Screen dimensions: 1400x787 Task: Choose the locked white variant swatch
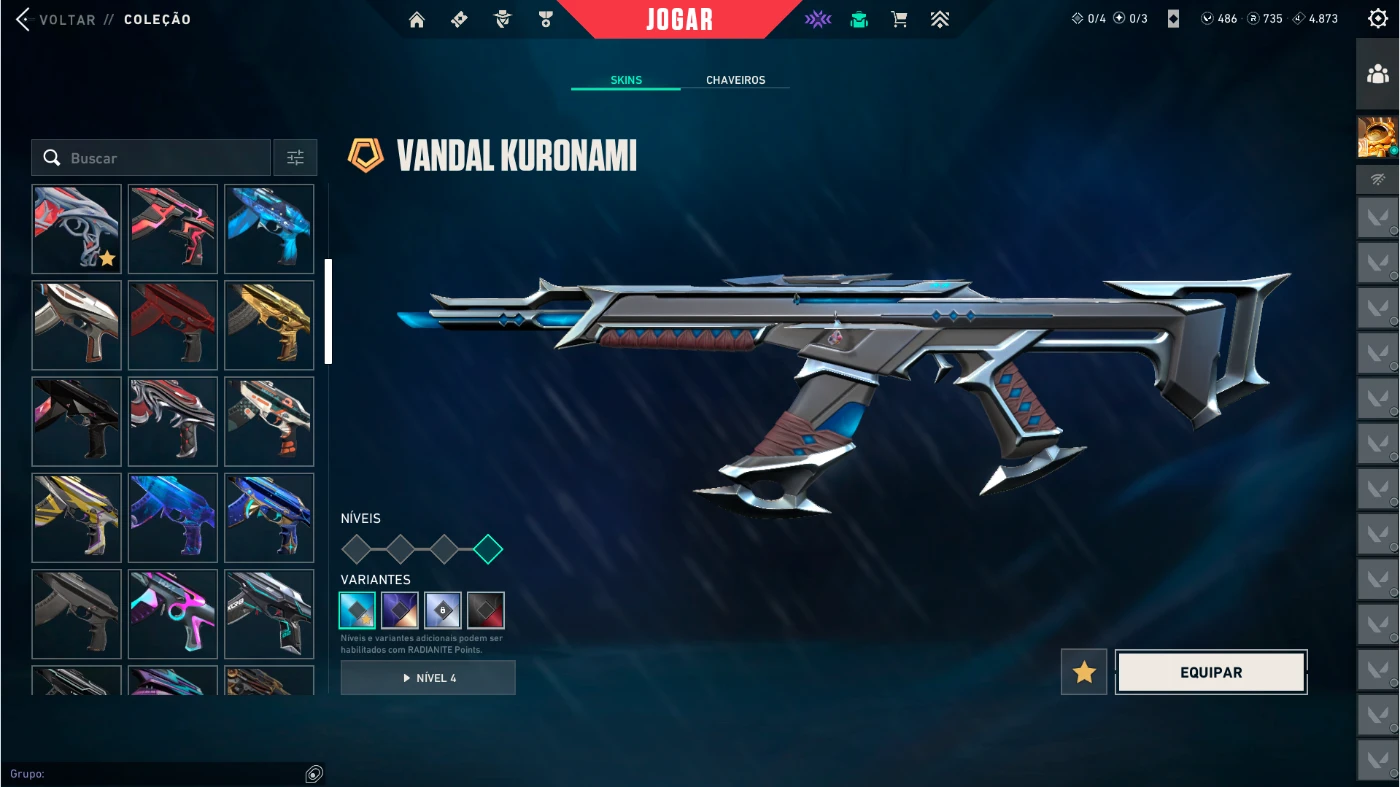(443, 610)
